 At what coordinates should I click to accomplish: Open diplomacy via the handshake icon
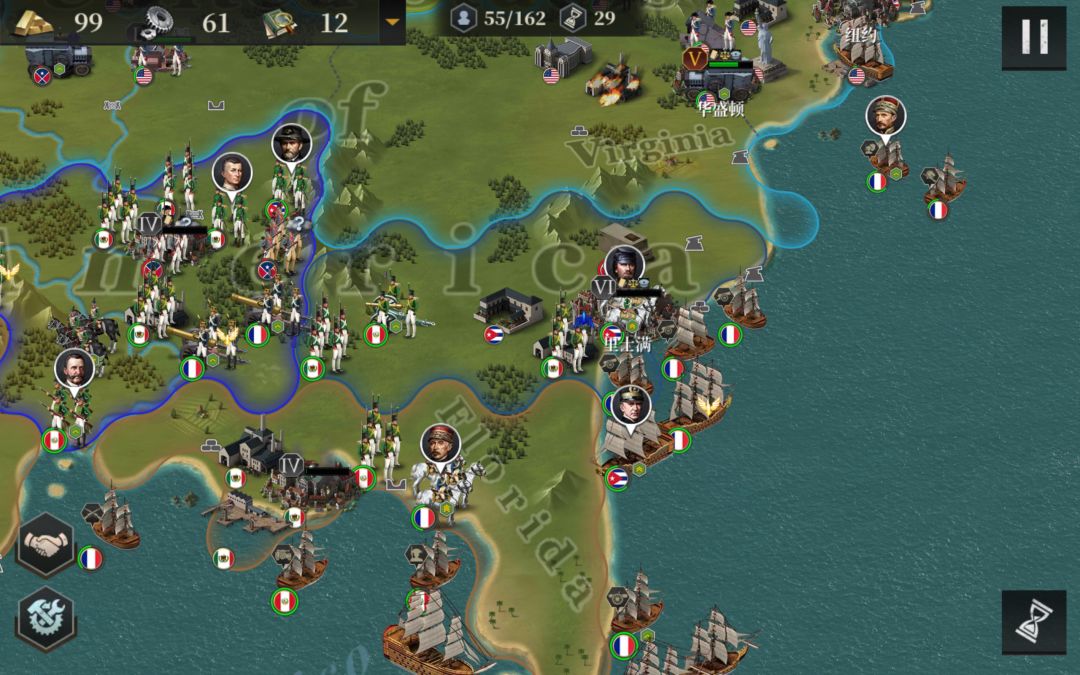[45, 545]
